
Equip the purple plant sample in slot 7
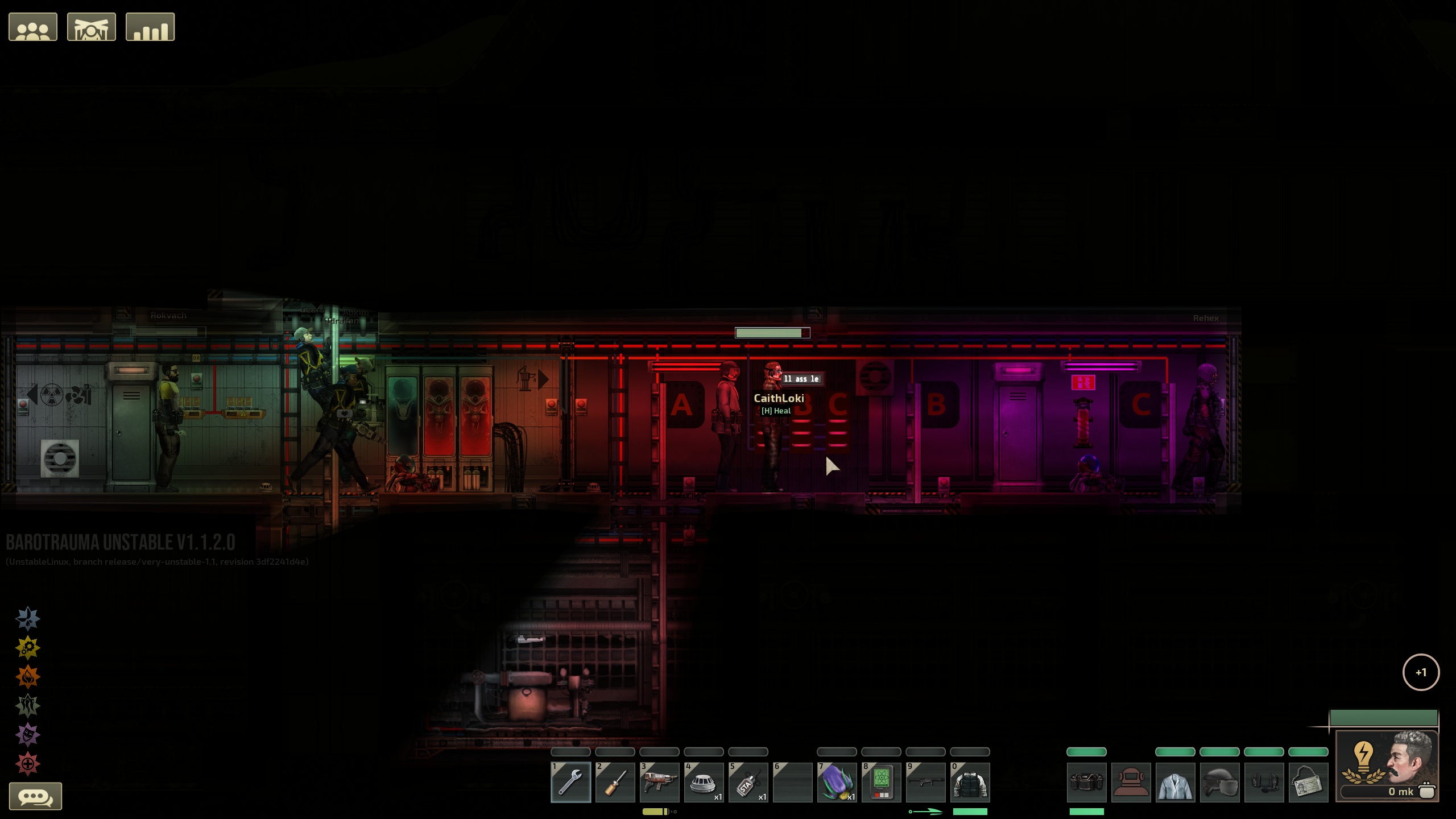(837, 782)
